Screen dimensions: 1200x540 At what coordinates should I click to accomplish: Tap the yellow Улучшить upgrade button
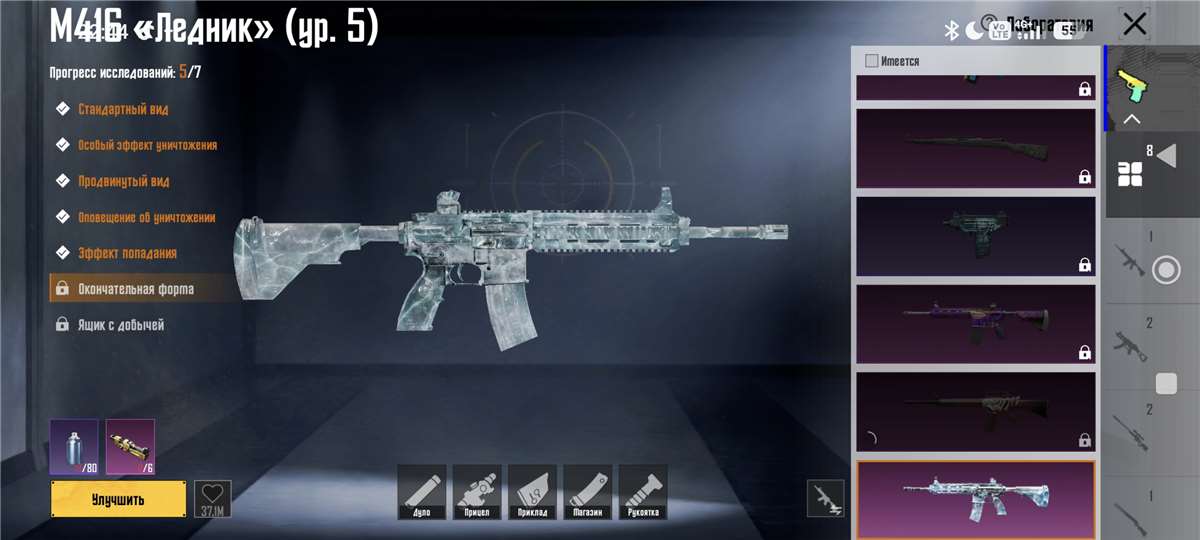118,499
